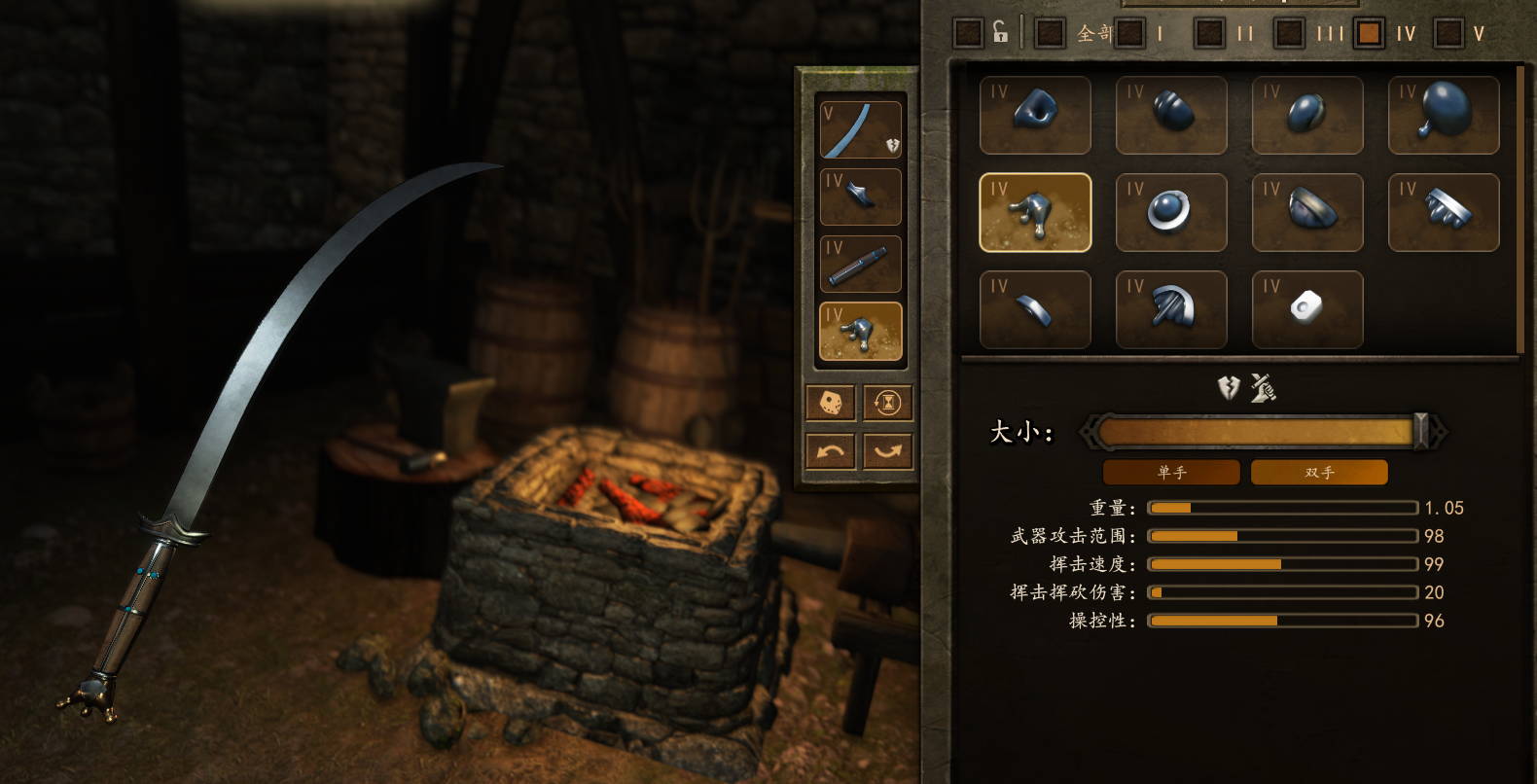This screenshot has height=784, width=1537.
Task: Select the curved blade part slot
Action: [861, 130]
